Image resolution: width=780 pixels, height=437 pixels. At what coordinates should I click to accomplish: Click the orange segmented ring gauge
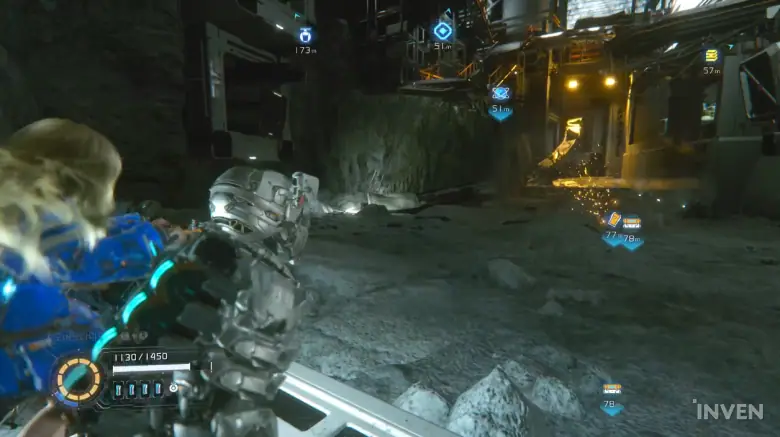(x=79, y=380)
